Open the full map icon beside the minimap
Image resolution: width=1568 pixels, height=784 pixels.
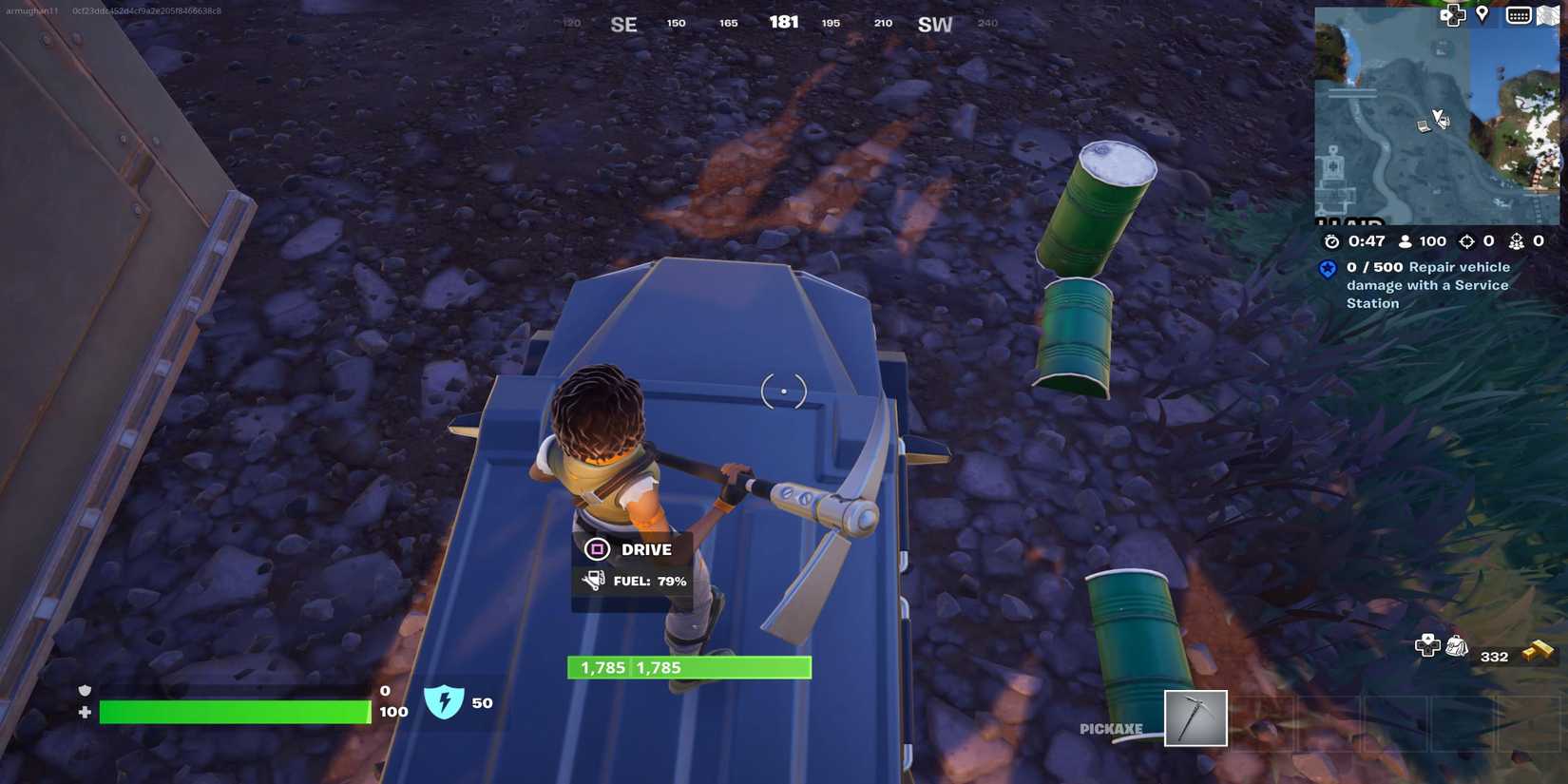click(1551, 15)
